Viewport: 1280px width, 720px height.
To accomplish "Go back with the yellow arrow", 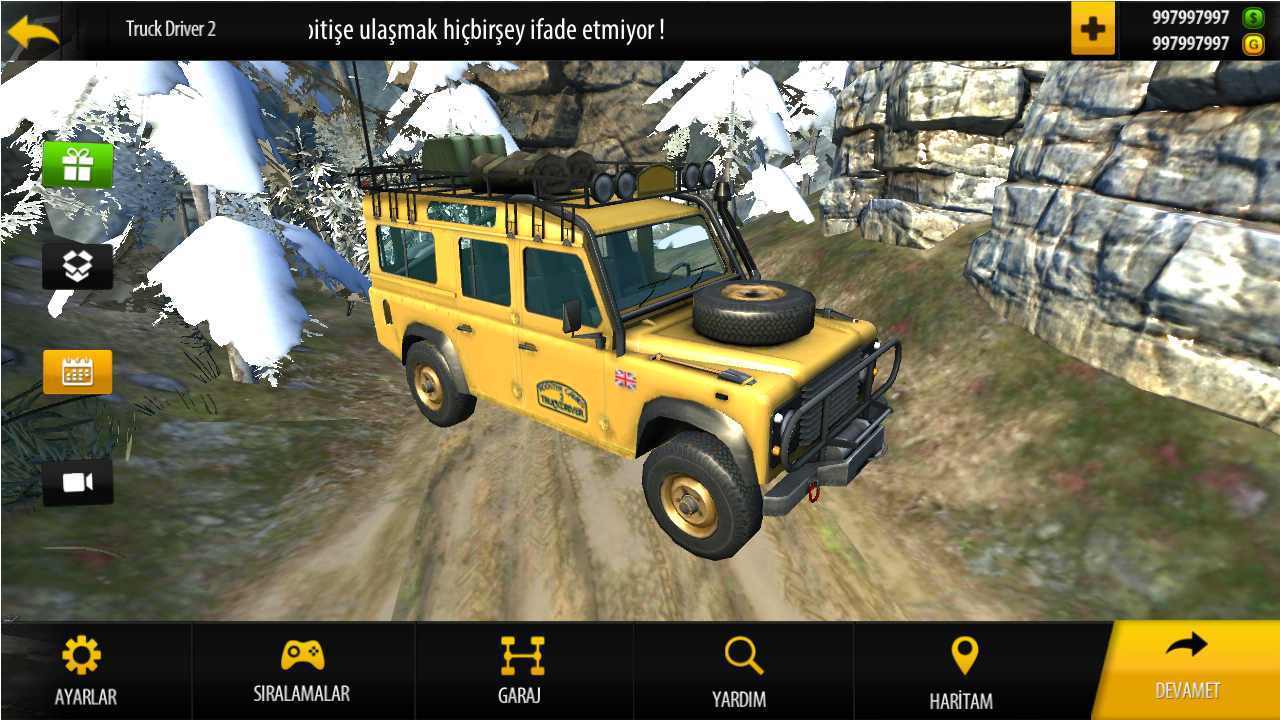I will tap(32, 29).
